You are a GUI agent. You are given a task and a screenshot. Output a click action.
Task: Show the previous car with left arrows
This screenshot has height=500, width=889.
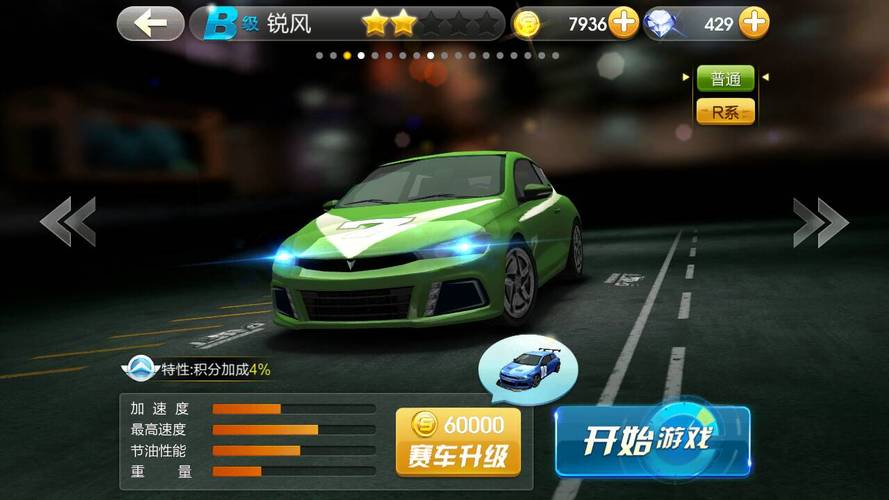point(68,221)
